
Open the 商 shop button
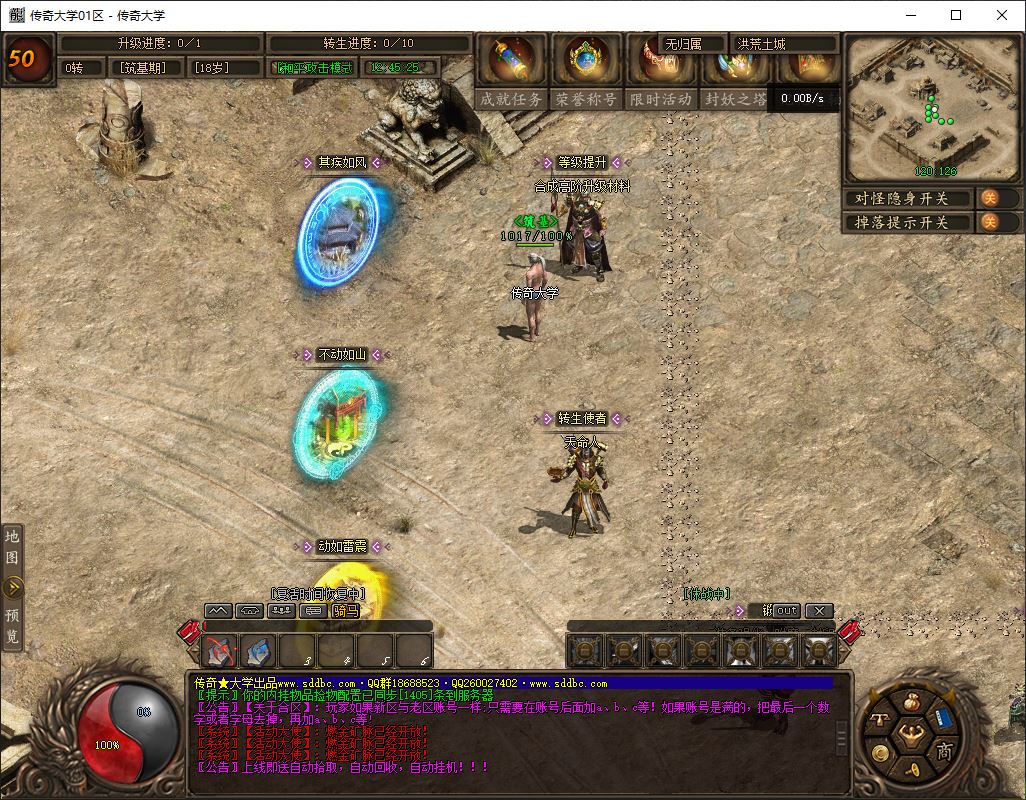tap(943, 752)
